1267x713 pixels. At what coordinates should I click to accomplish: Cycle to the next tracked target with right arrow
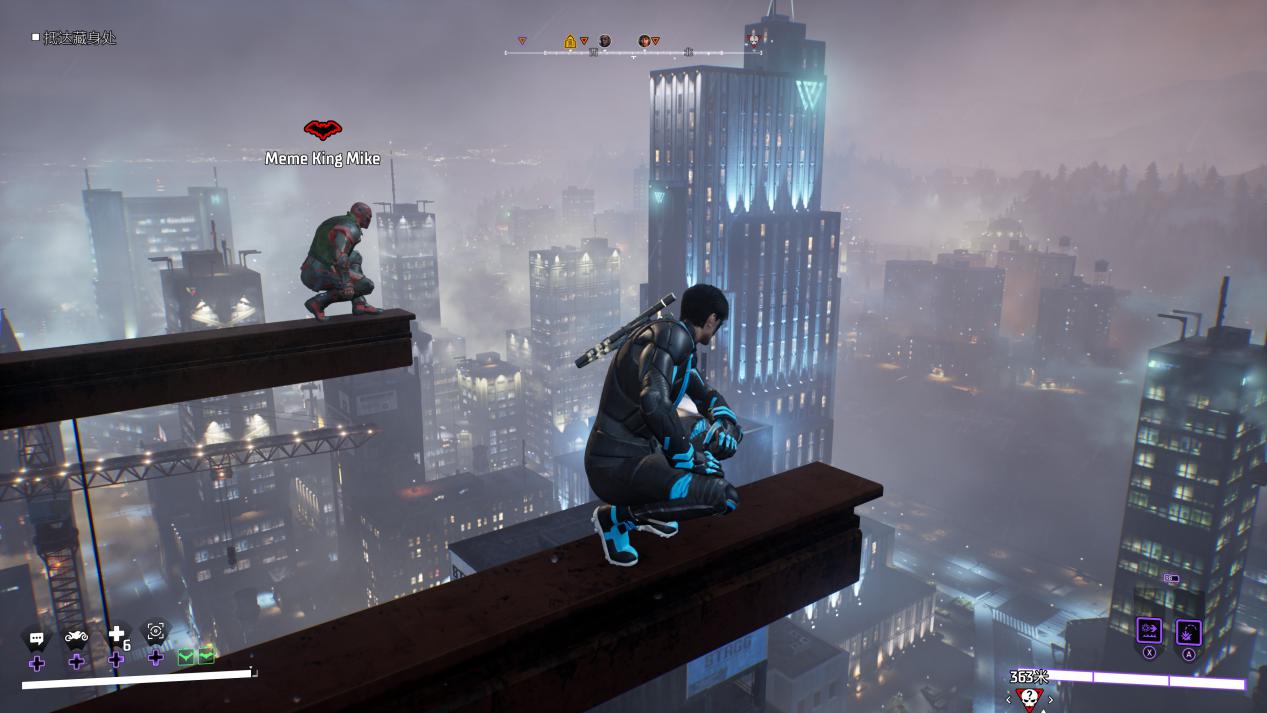coord(1050,699)
